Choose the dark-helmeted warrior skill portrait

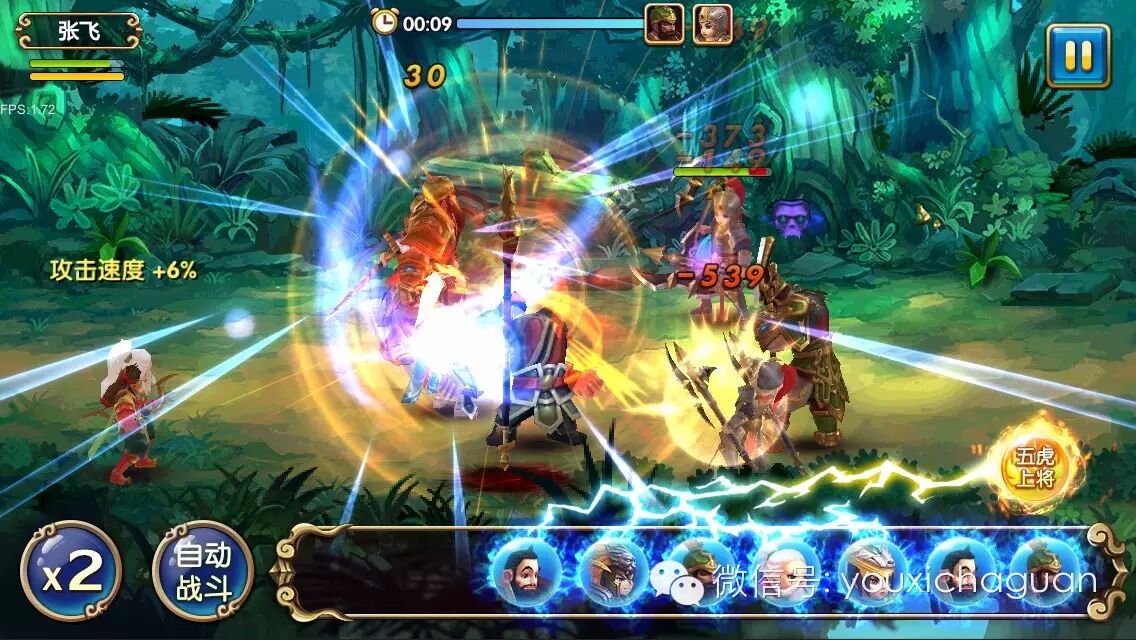pyautogui.click(x=612, y=572)
